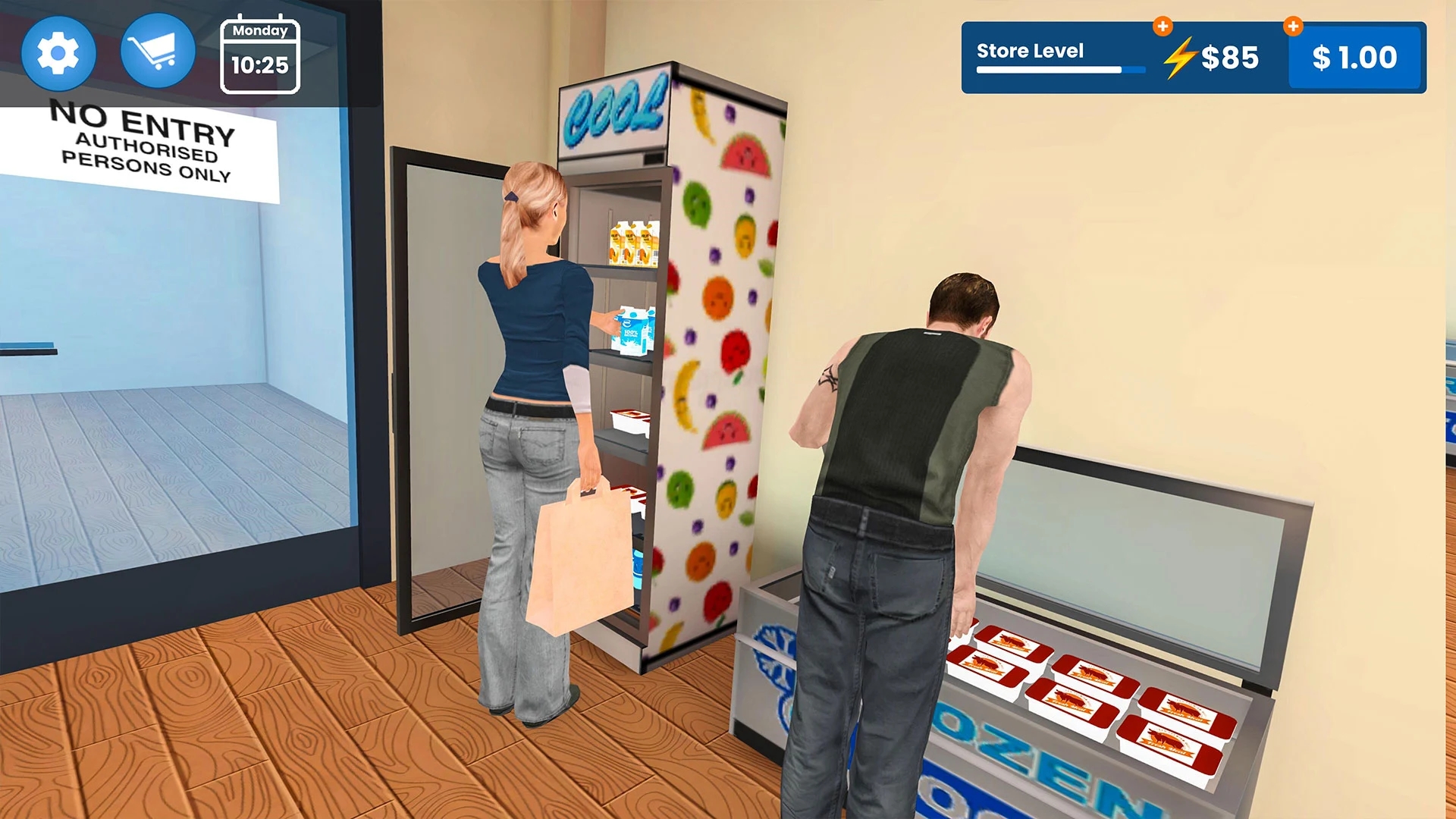Open the shopping cart store menu
Image resolution: width=1456 pixels, height=819 pixels.
click(157, 50)
